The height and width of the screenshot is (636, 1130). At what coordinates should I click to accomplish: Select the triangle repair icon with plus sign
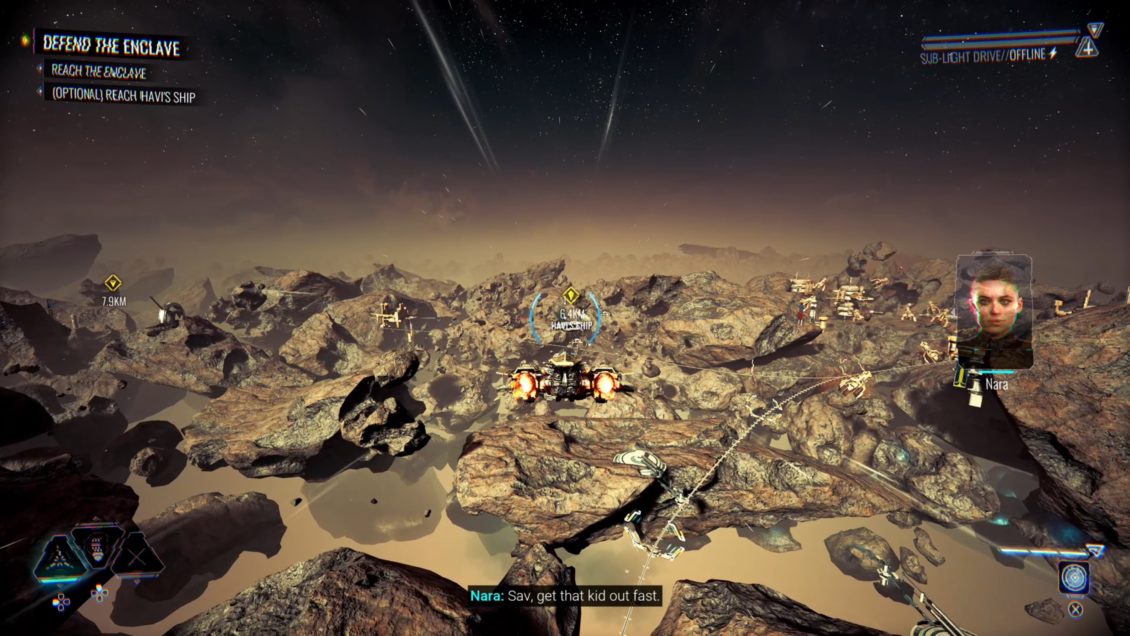[1087, 47]
